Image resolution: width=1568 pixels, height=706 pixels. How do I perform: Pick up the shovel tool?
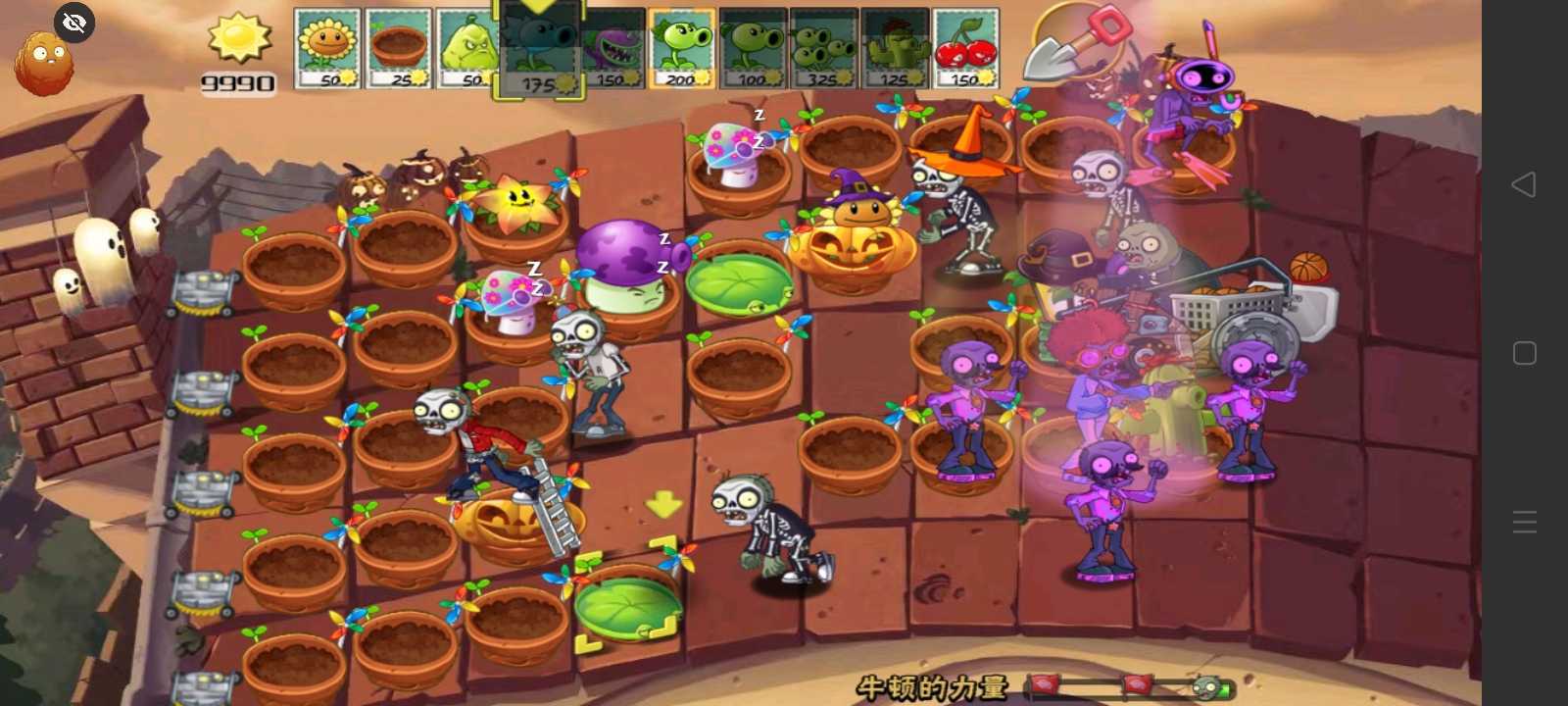(x=1080, y=44)
